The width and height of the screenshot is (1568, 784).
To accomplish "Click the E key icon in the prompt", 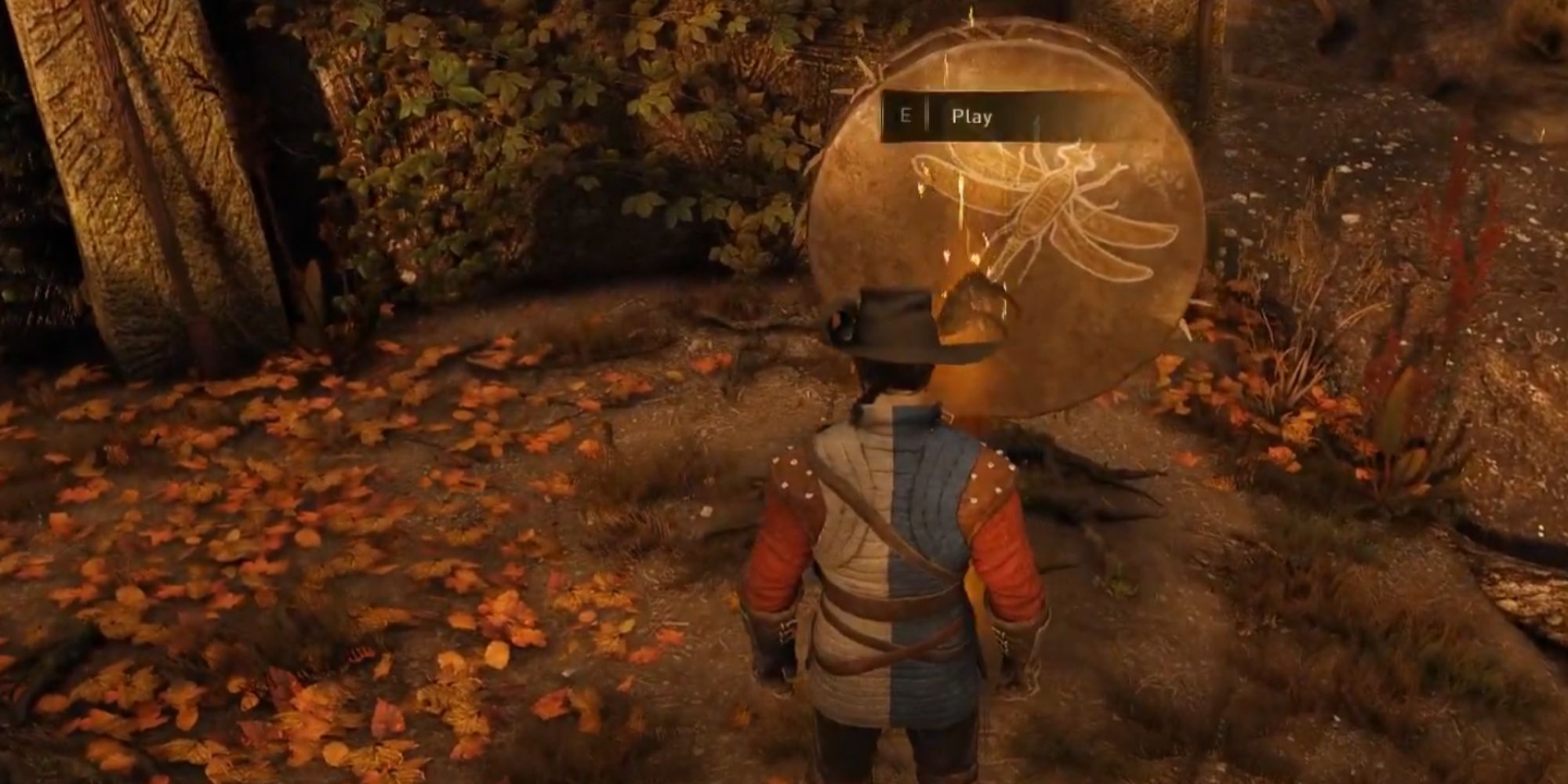I will tap(906, 116).
